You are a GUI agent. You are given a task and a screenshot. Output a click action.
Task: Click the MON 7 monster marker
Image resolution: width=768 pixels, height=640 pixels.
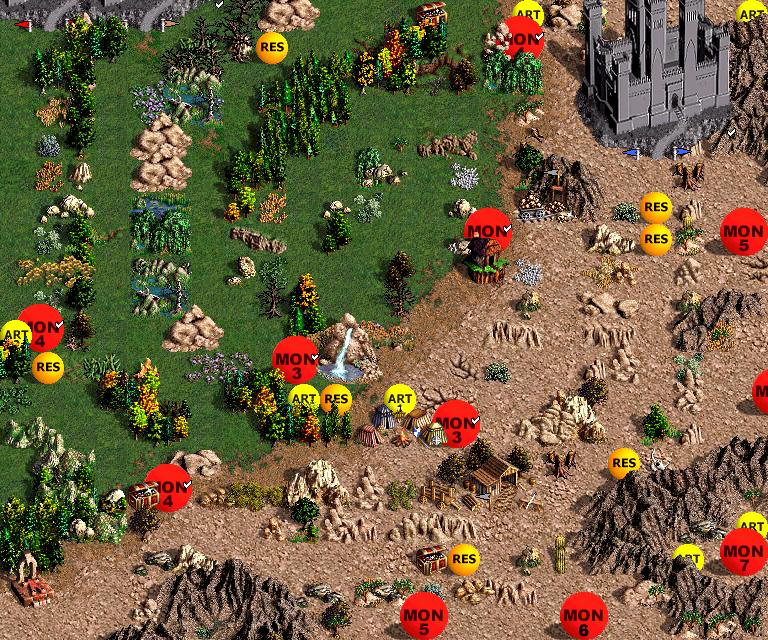pyautogui.click(x=743, y=552)
